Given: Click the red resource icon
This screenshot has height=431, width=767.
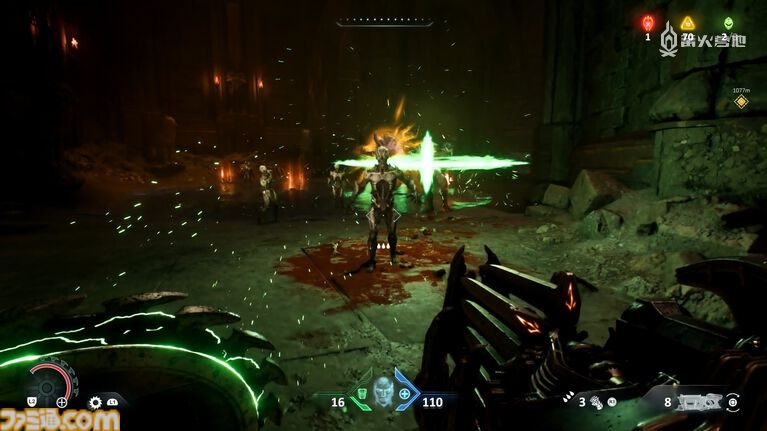Looking at the screenshot, I should coord(647,23).
